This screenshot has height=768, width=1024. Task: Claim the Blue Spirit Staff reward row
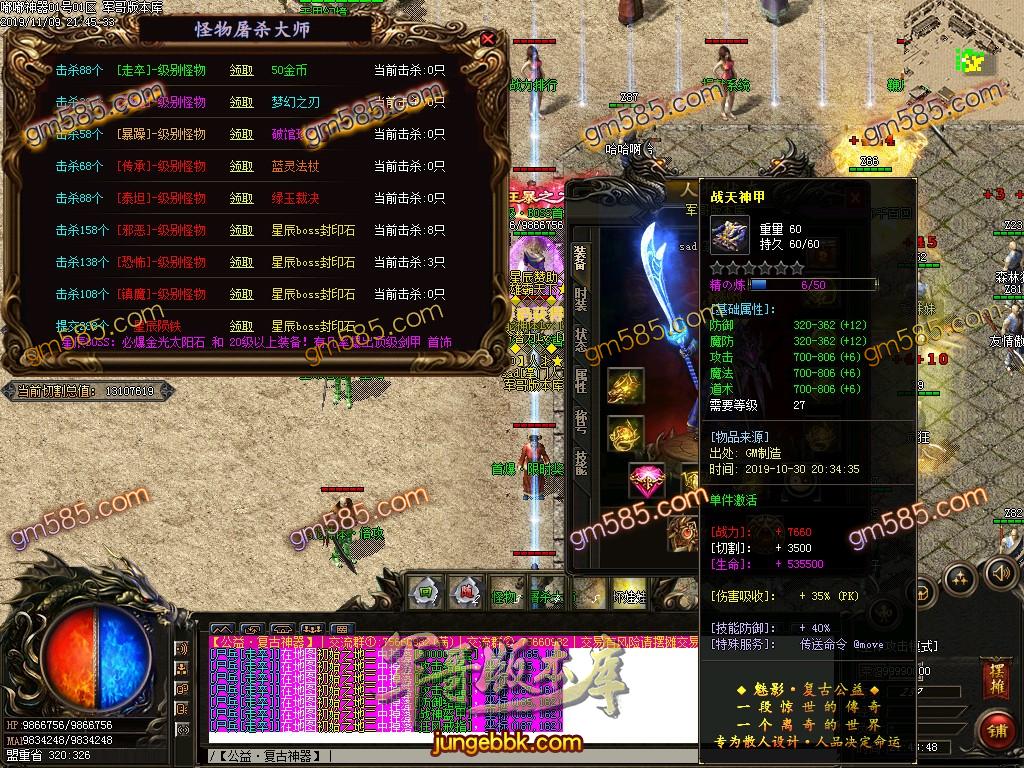click(241, 167)
